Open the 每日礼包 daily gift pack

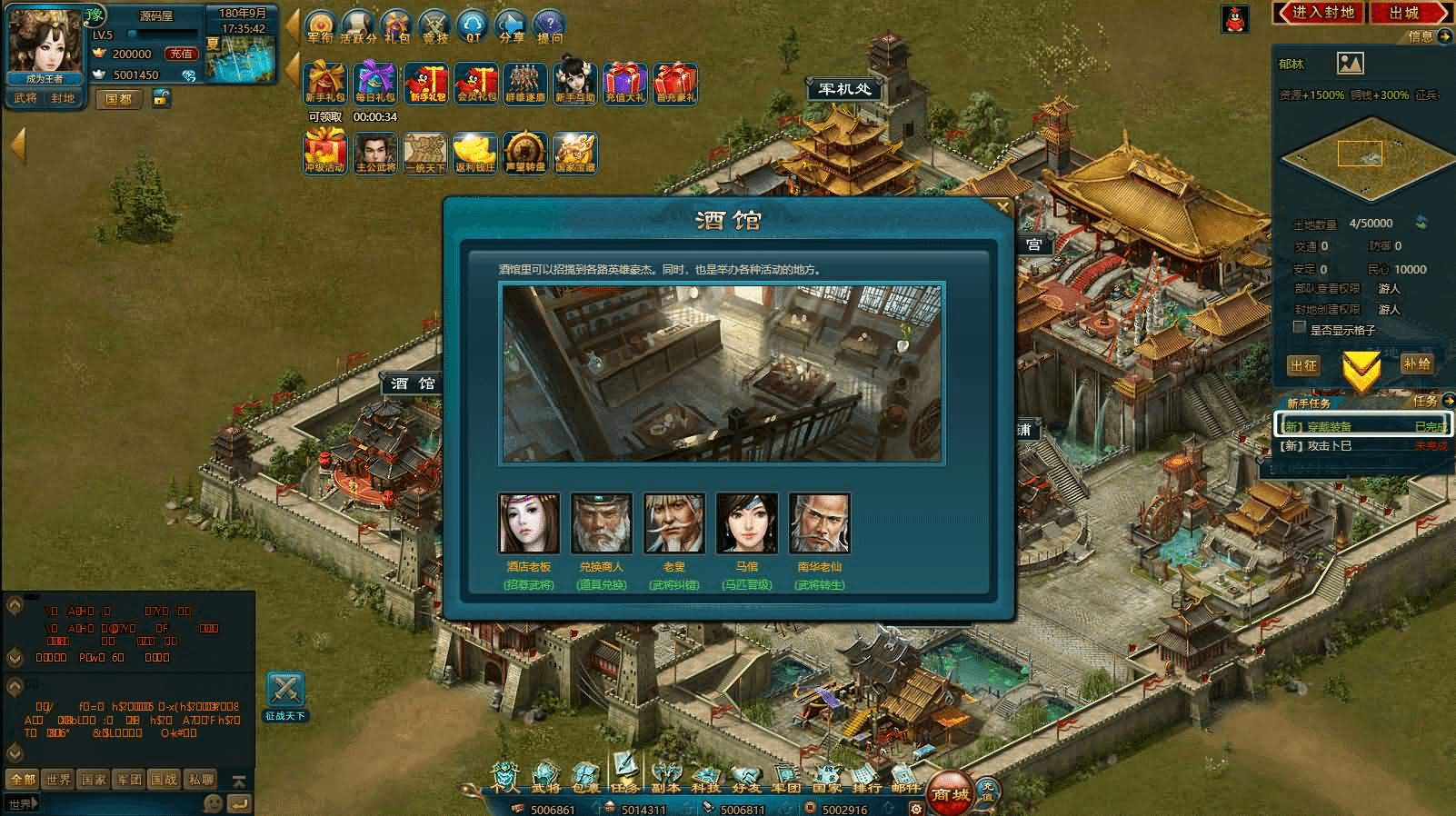[x=375, y=84]
